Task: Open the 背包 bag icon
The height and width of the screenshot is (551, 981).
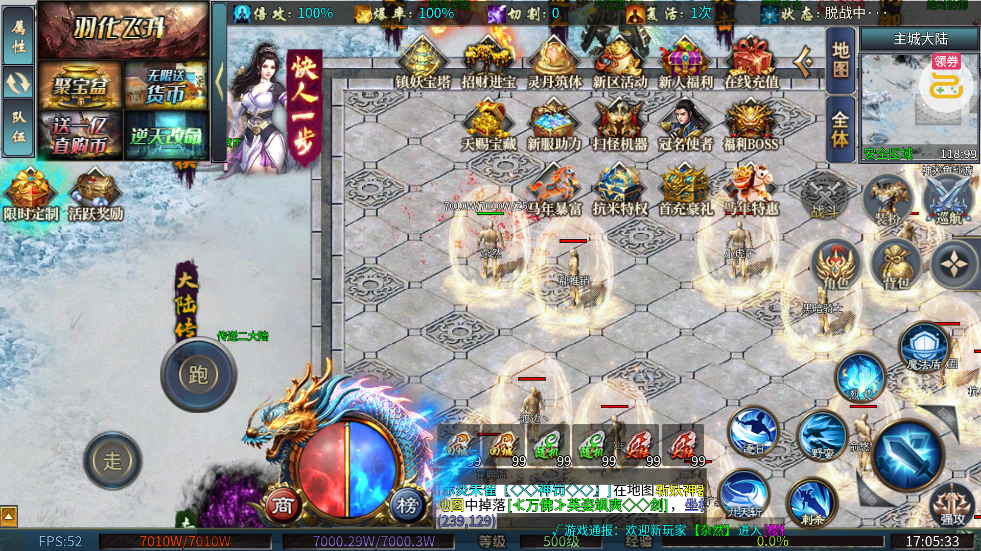Action: 896,263
